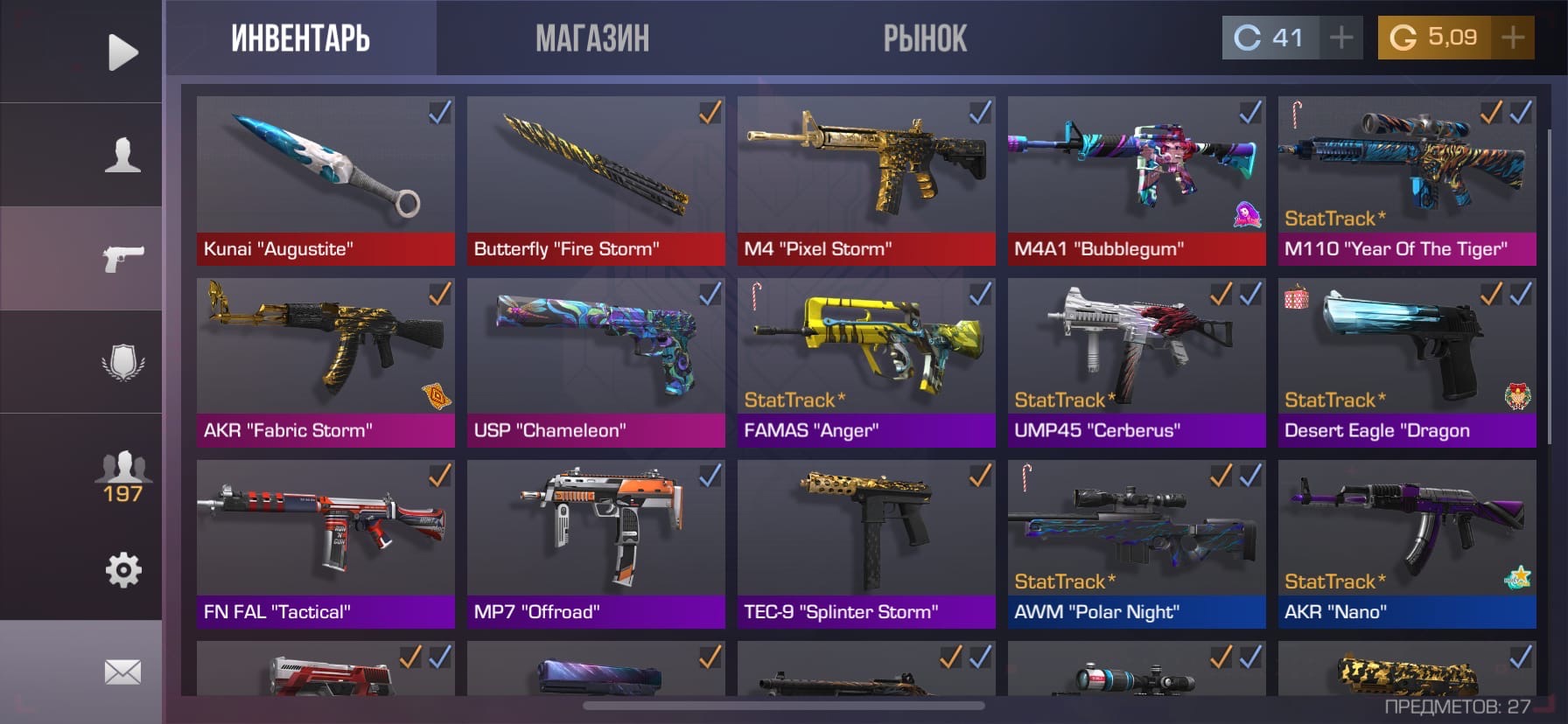
Task: Open the player profile icon
Action: (122, 156)
